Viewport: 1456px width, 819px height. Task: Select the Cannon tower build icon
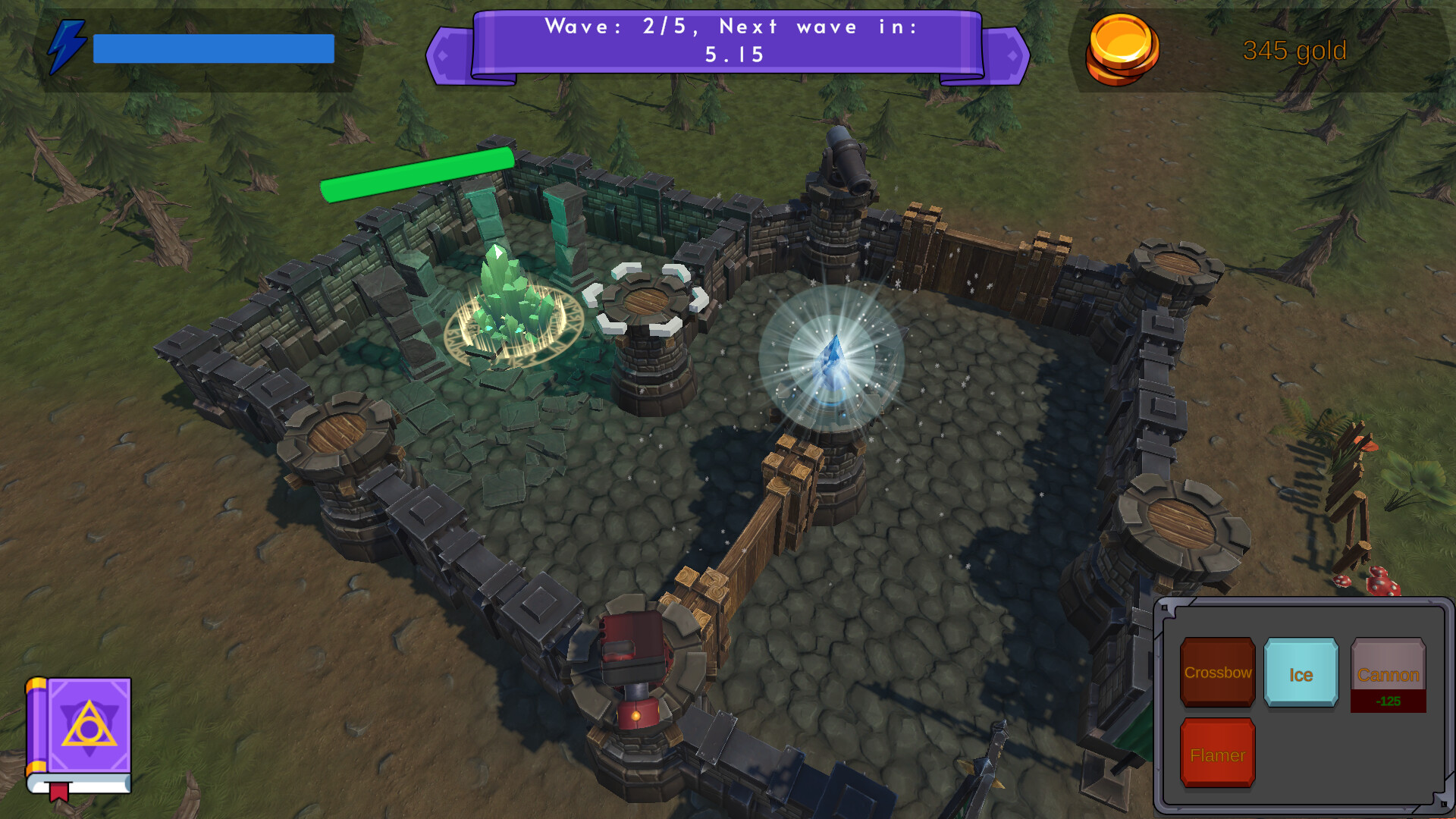click(x=1387, y=672)
